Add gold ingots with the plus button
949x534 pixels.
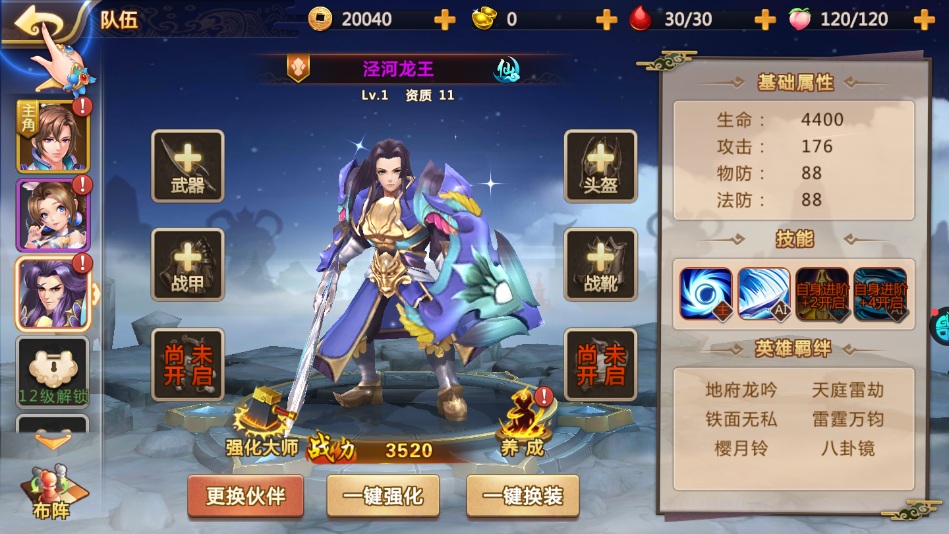[x=606, y=19]
